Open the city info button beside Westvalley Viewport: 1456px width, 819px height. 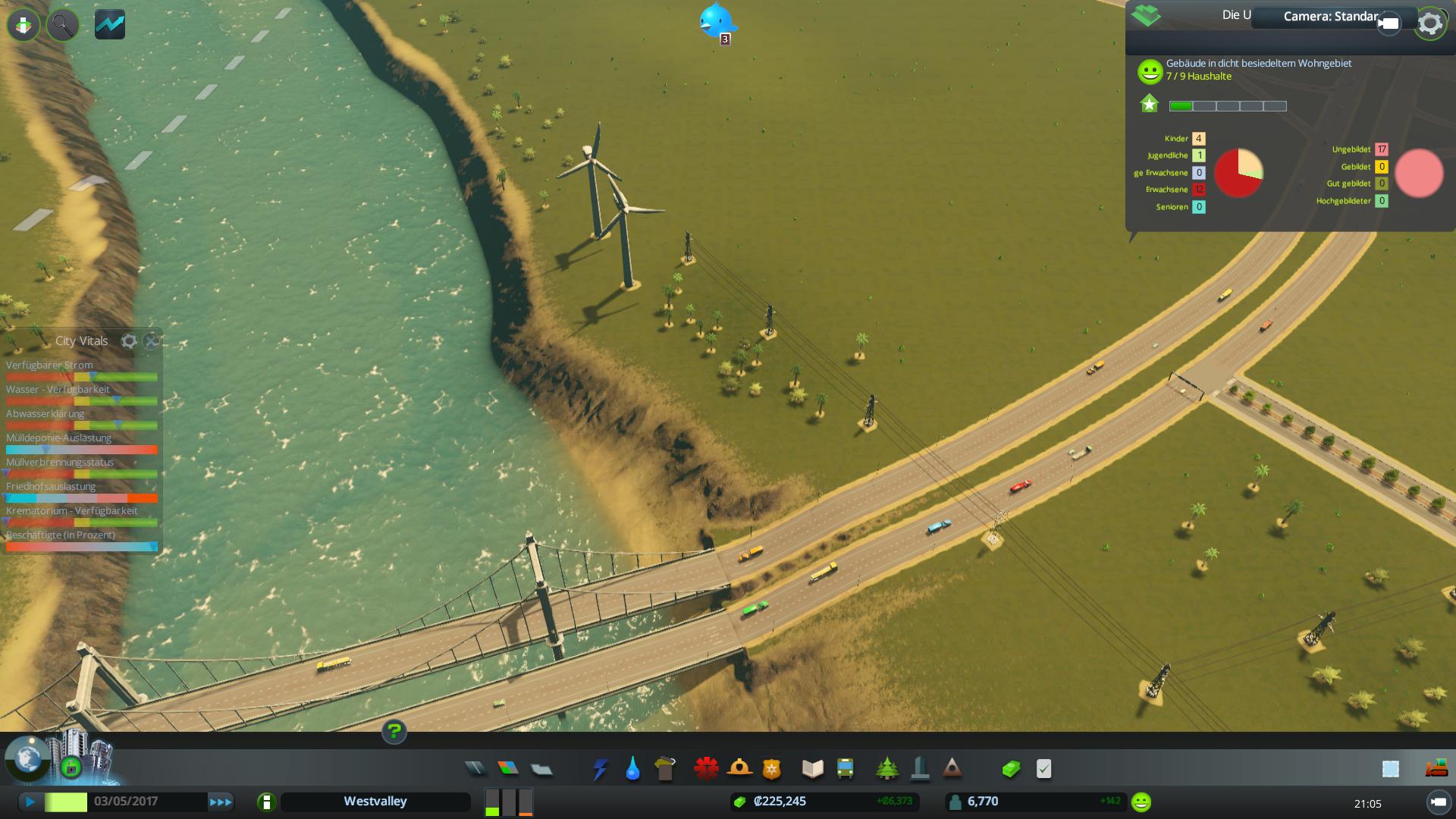click(x=266, y=802)
